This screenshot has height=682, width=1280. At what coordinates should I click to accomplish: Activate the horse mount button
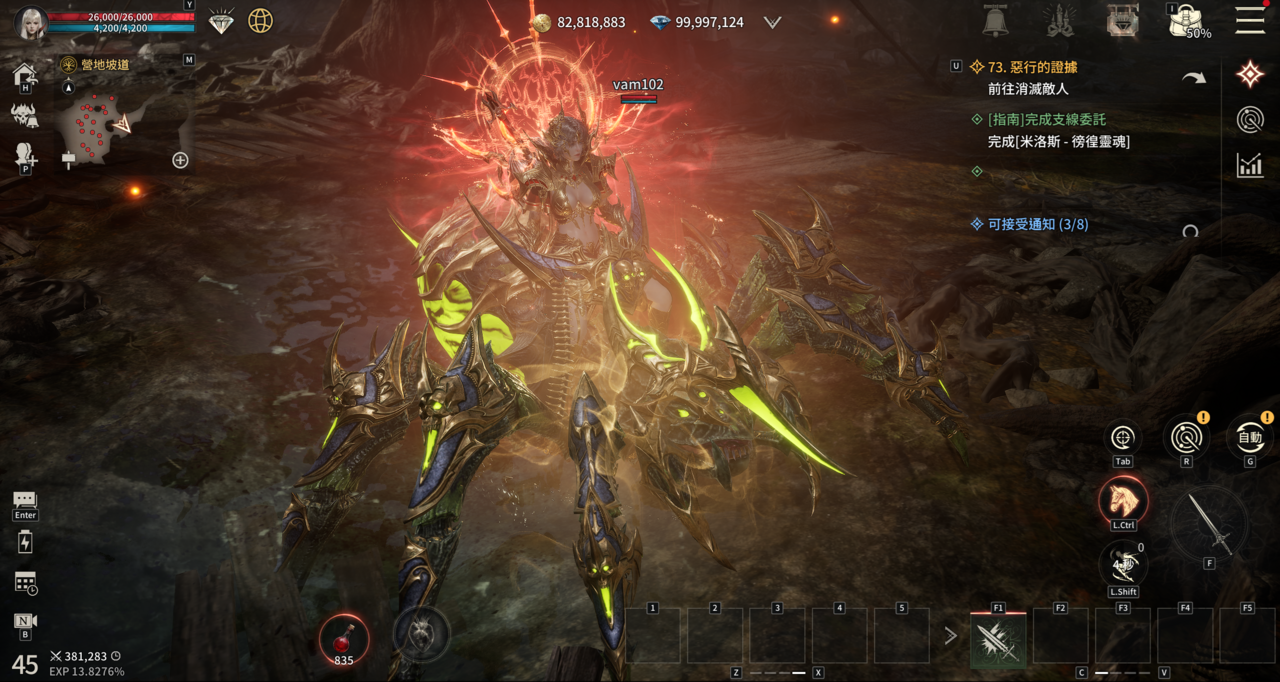(1122, 500)
